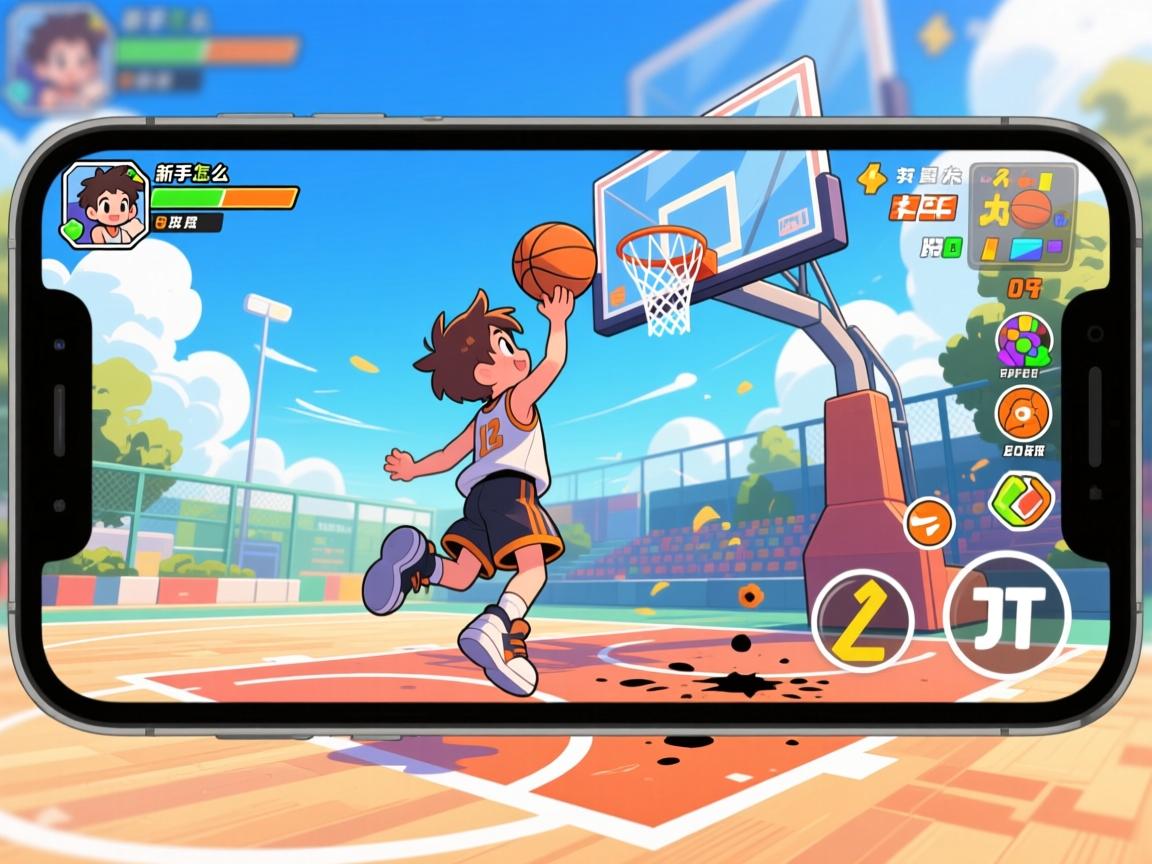The height and width of the screenshot is (864, 1152).
Task: Select the orange label under the lightning bolt
Action: (923, 208)
